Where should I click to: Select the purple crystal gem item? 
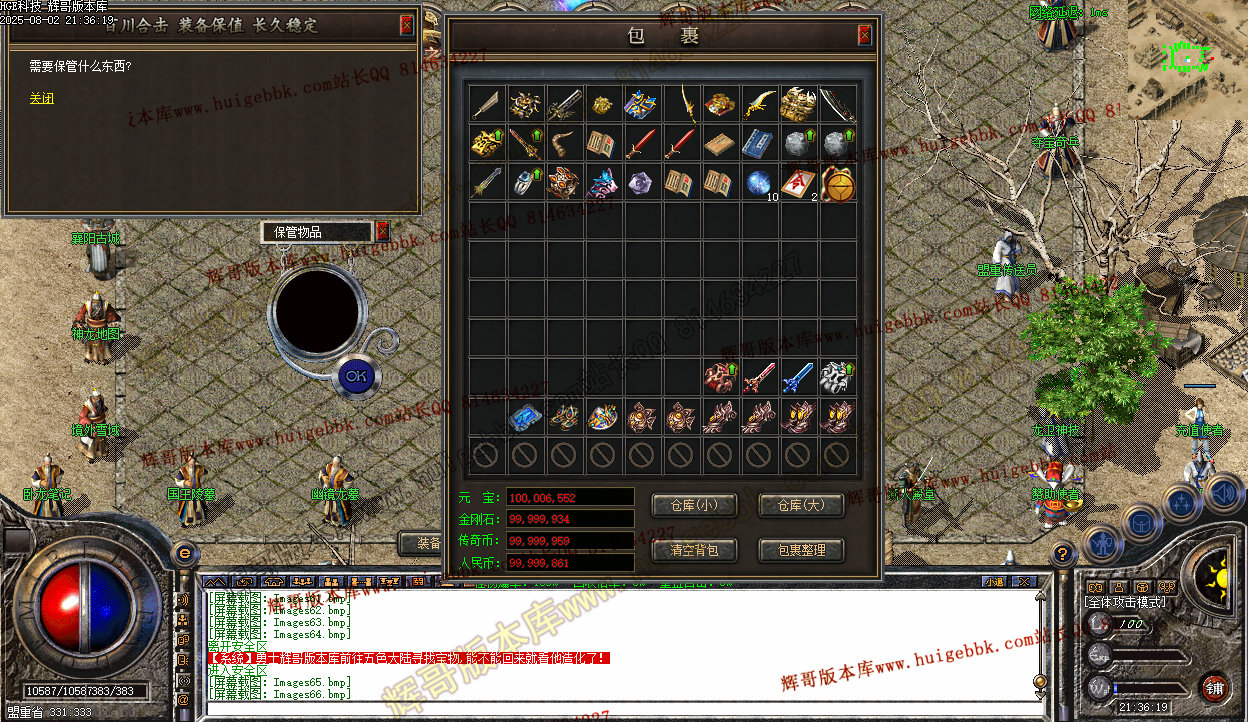(x=642, y=183)
